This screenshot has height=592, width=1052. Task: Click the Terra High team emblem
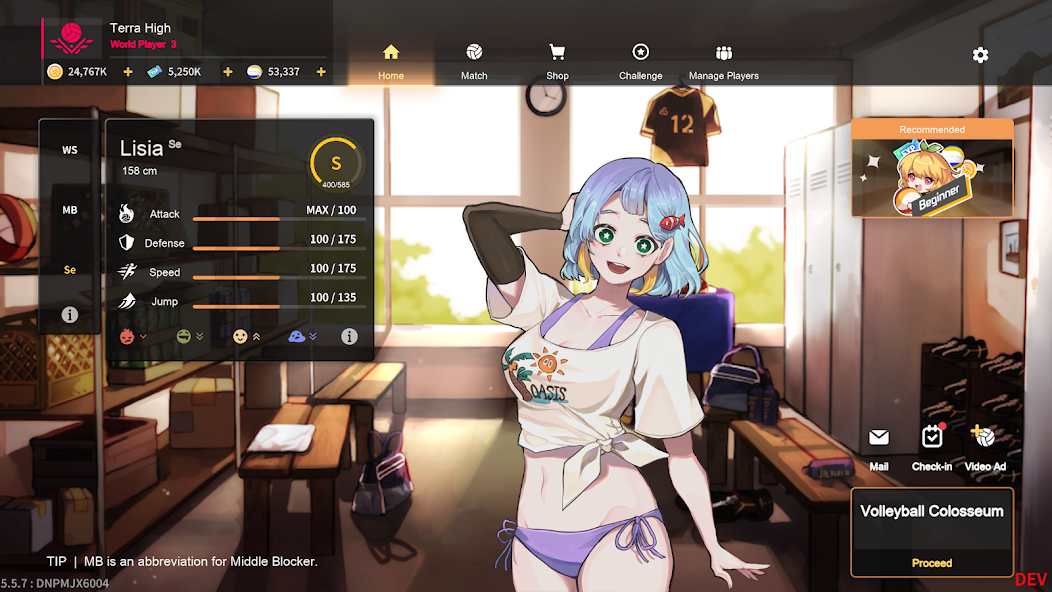pyautogui.click(x=71, y=39)
